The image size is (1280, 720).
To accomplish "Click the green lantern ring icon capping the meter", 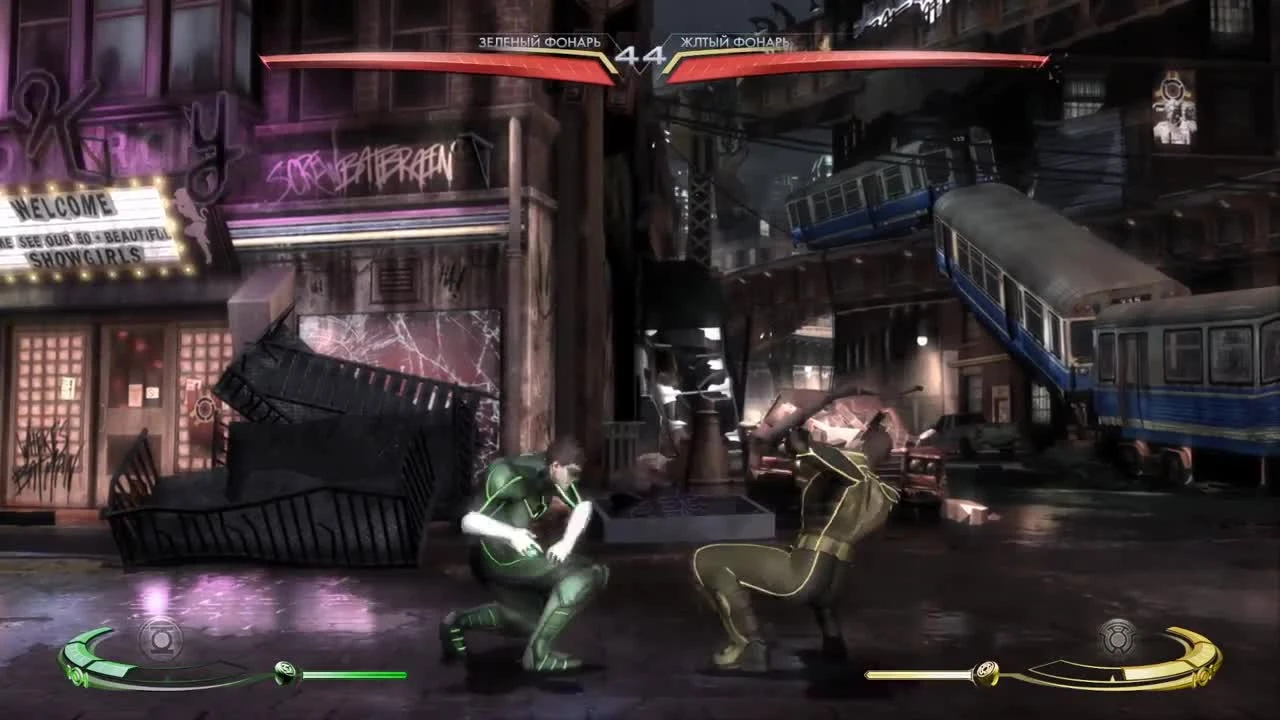I will point(286,670).
